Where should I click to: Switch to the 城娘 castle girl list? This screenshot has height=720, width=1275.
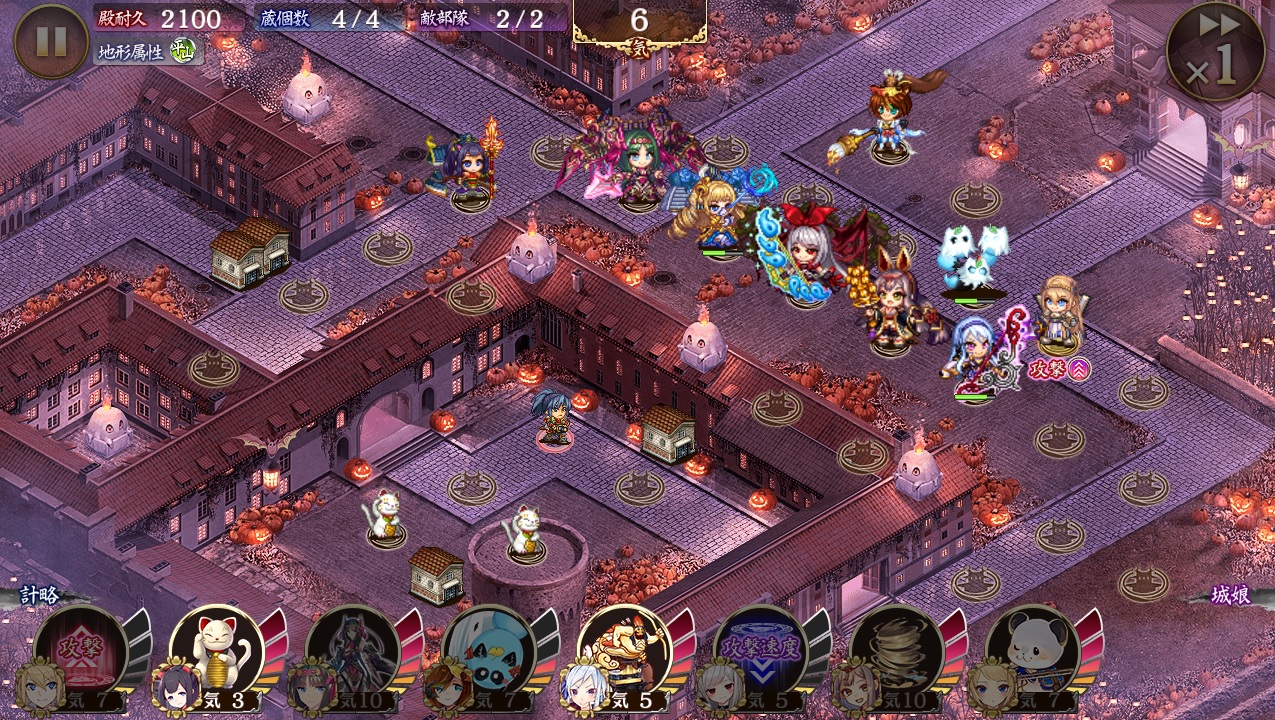(x=1230, y=596)
